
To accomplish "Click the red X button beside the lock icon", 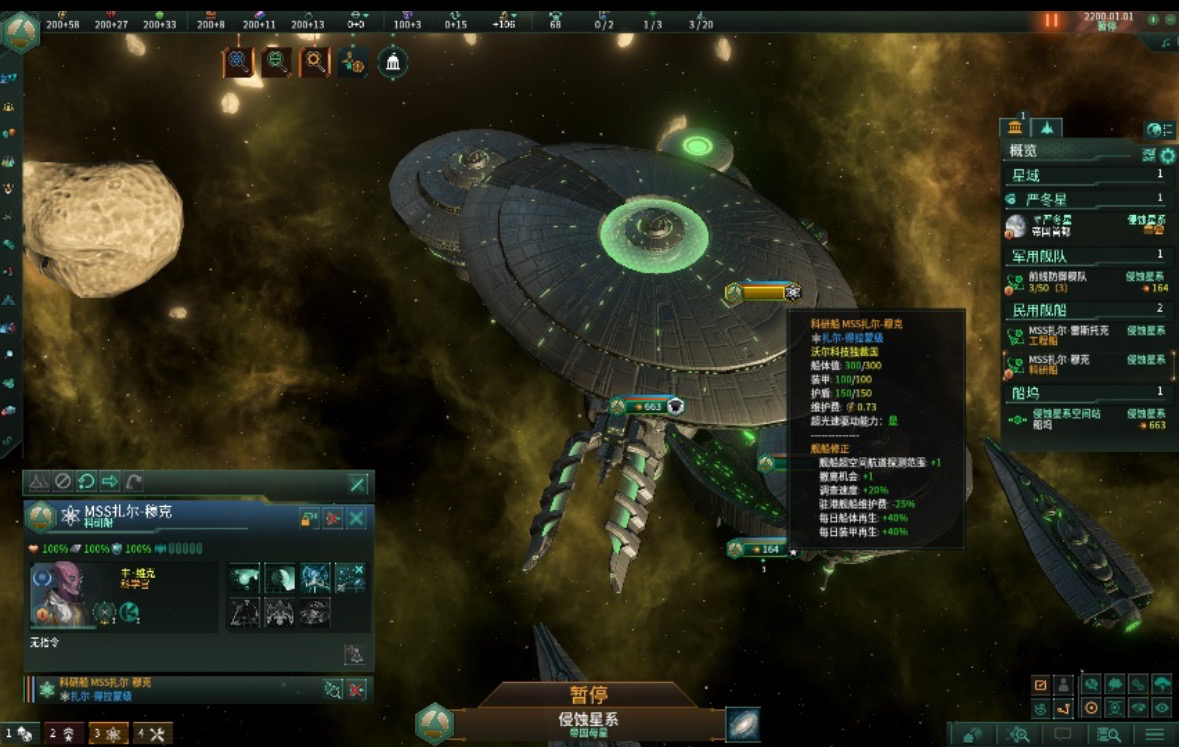I will (x=333, y=518).
